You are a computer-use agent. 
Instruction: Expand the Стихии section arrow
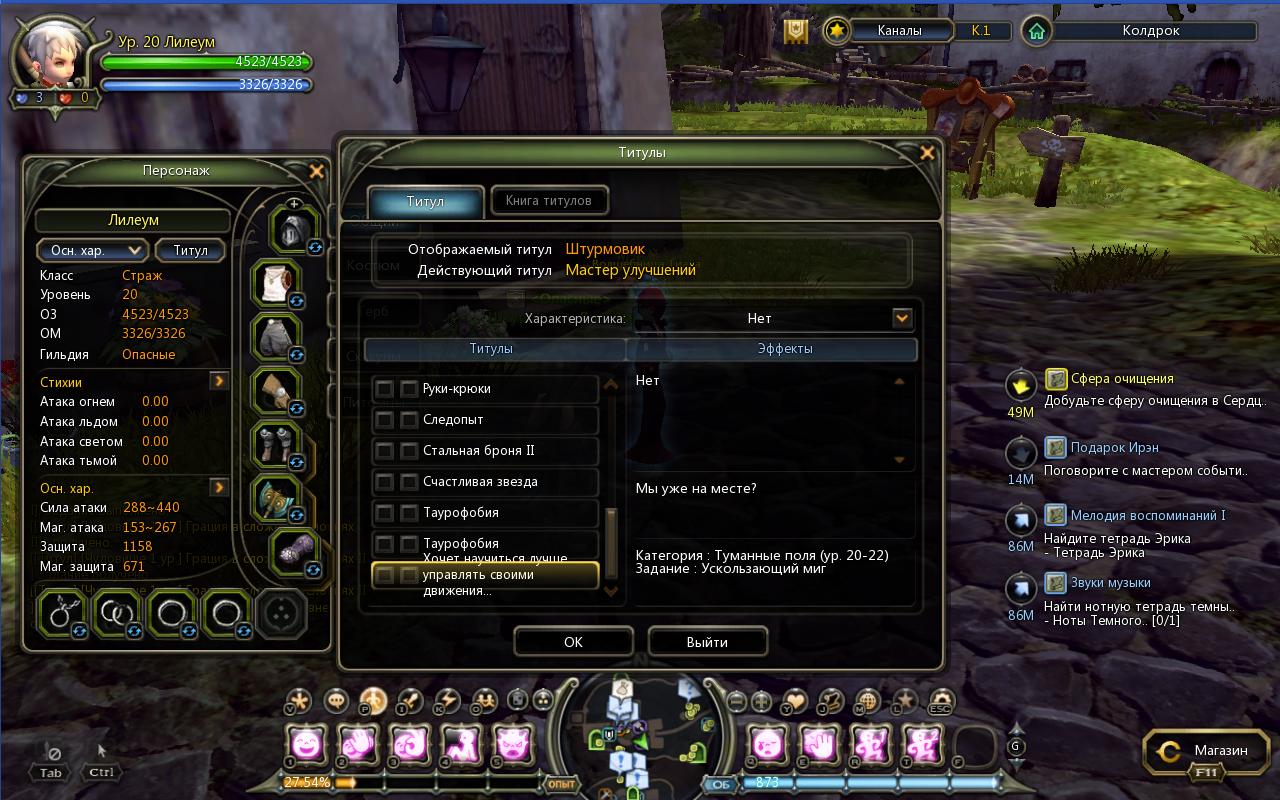[219, 381]
